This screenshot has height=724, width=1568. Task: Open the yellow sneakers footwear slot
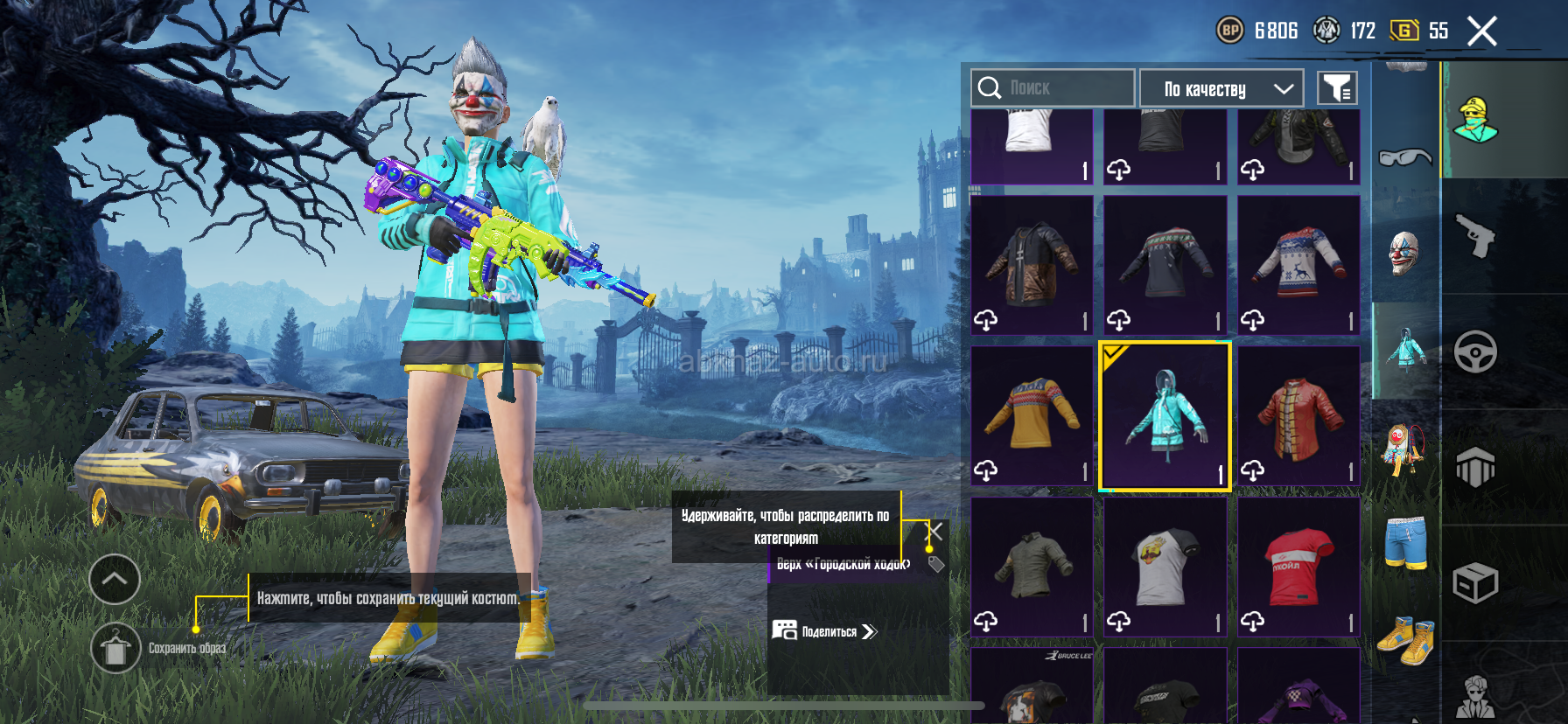pyautogui.click(x=1405, y=641)
